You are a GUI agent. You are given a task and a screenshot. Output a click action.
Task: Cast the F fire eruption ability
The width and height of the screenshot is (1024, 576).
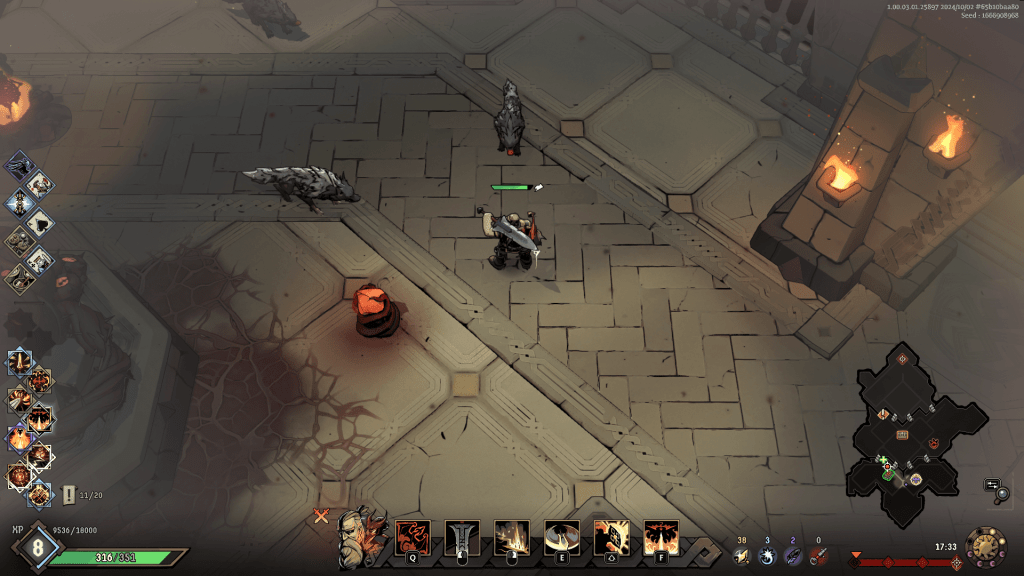[661, 538]
